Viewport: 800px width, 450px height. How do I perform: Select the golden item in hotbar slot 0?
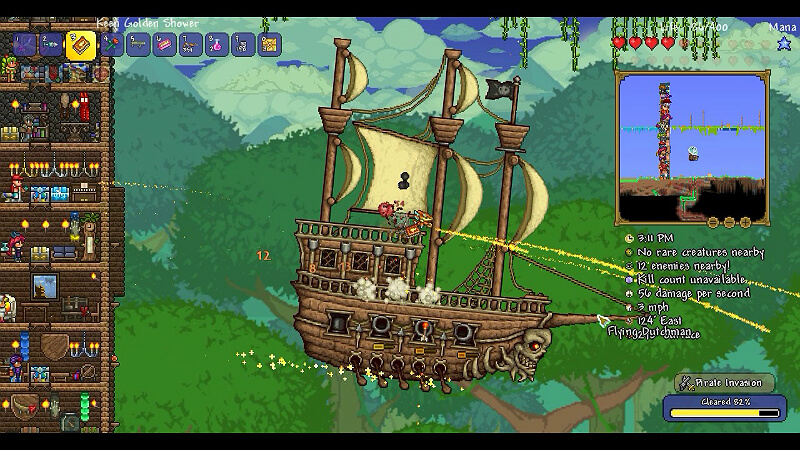pos(269,45)
